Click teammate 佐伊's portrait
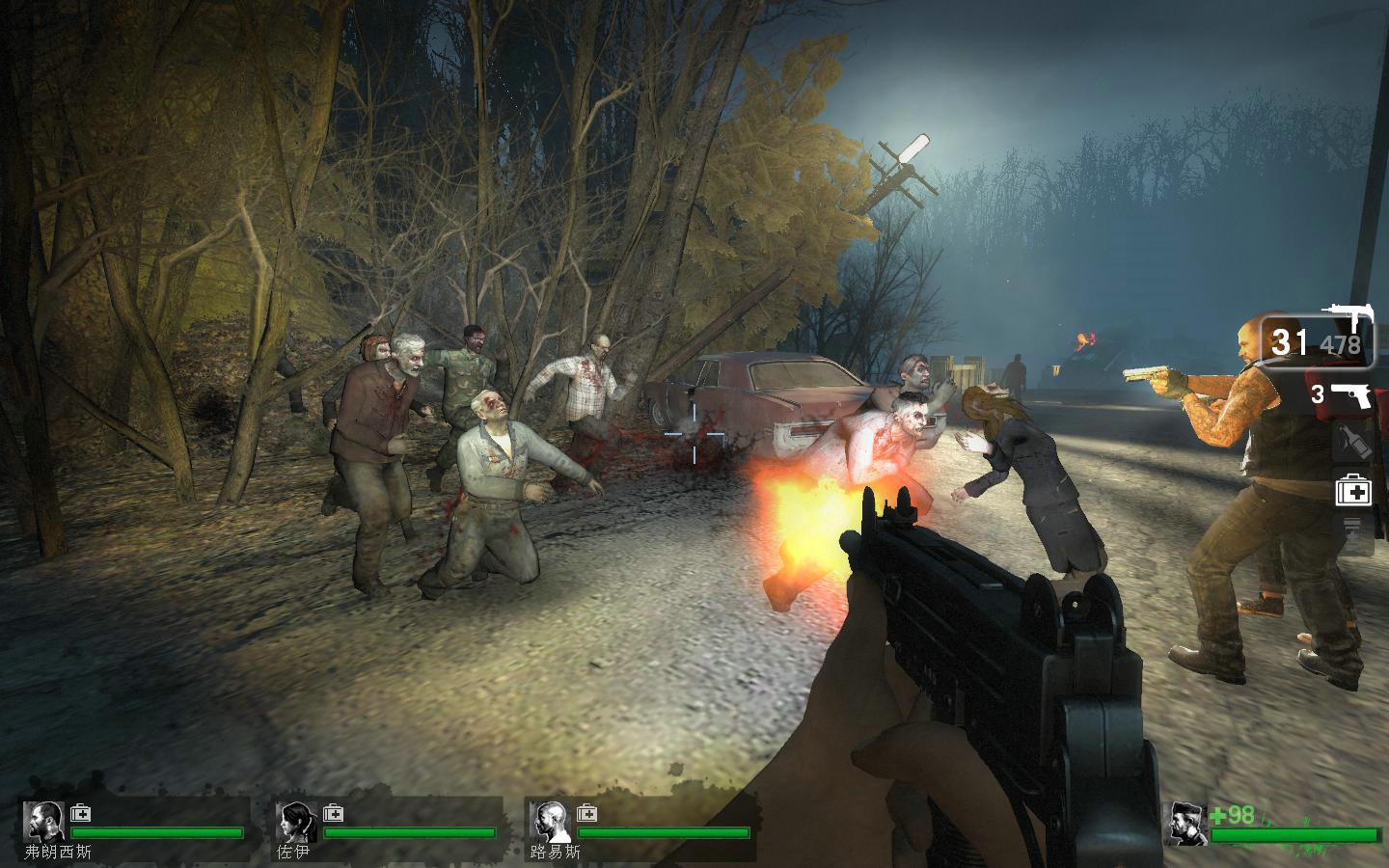 pyautogui.click(x=296, y=822)
